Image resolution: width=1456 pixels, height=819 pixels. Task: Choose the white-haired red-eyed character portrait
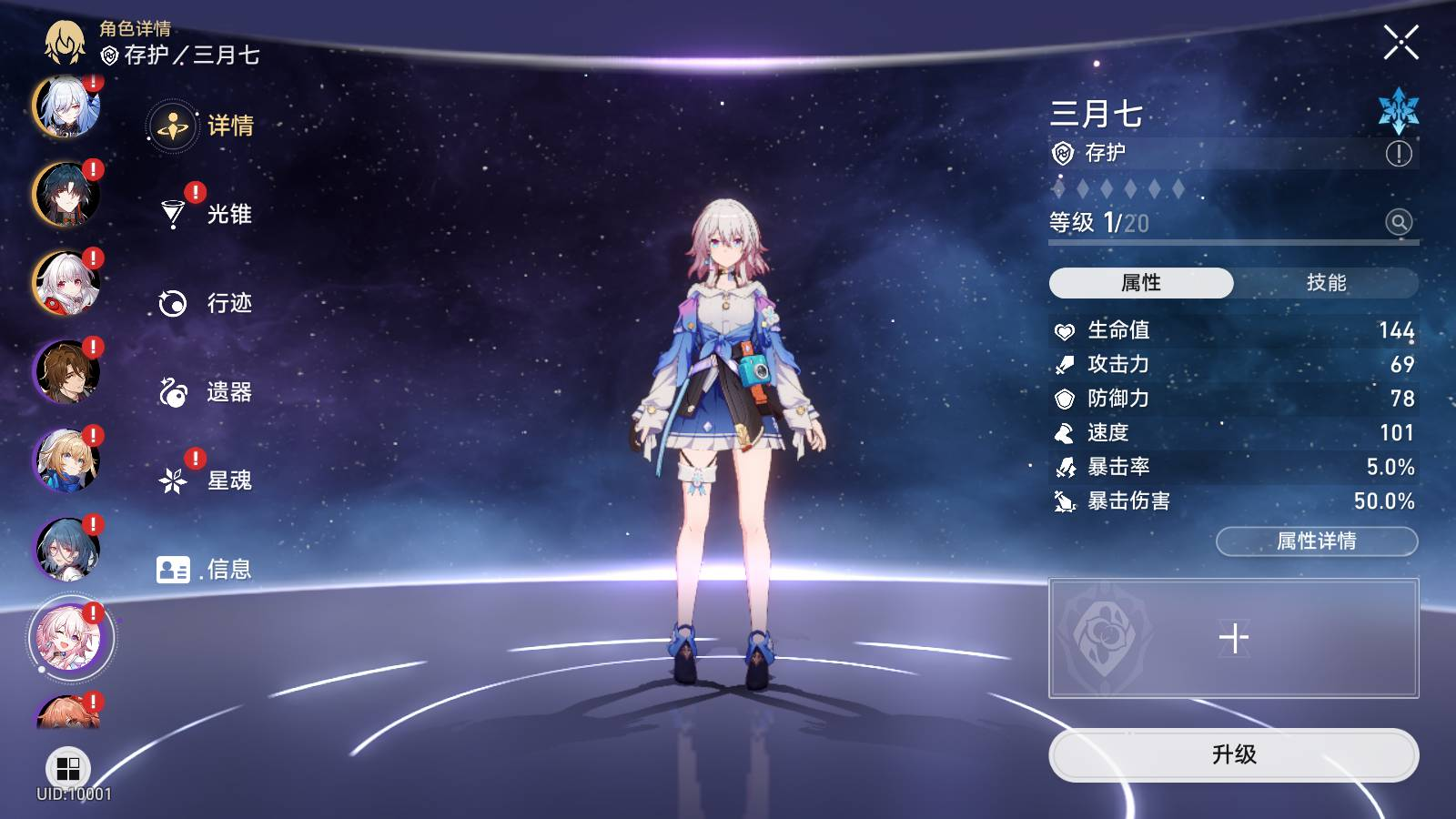[x=66, y=283]
